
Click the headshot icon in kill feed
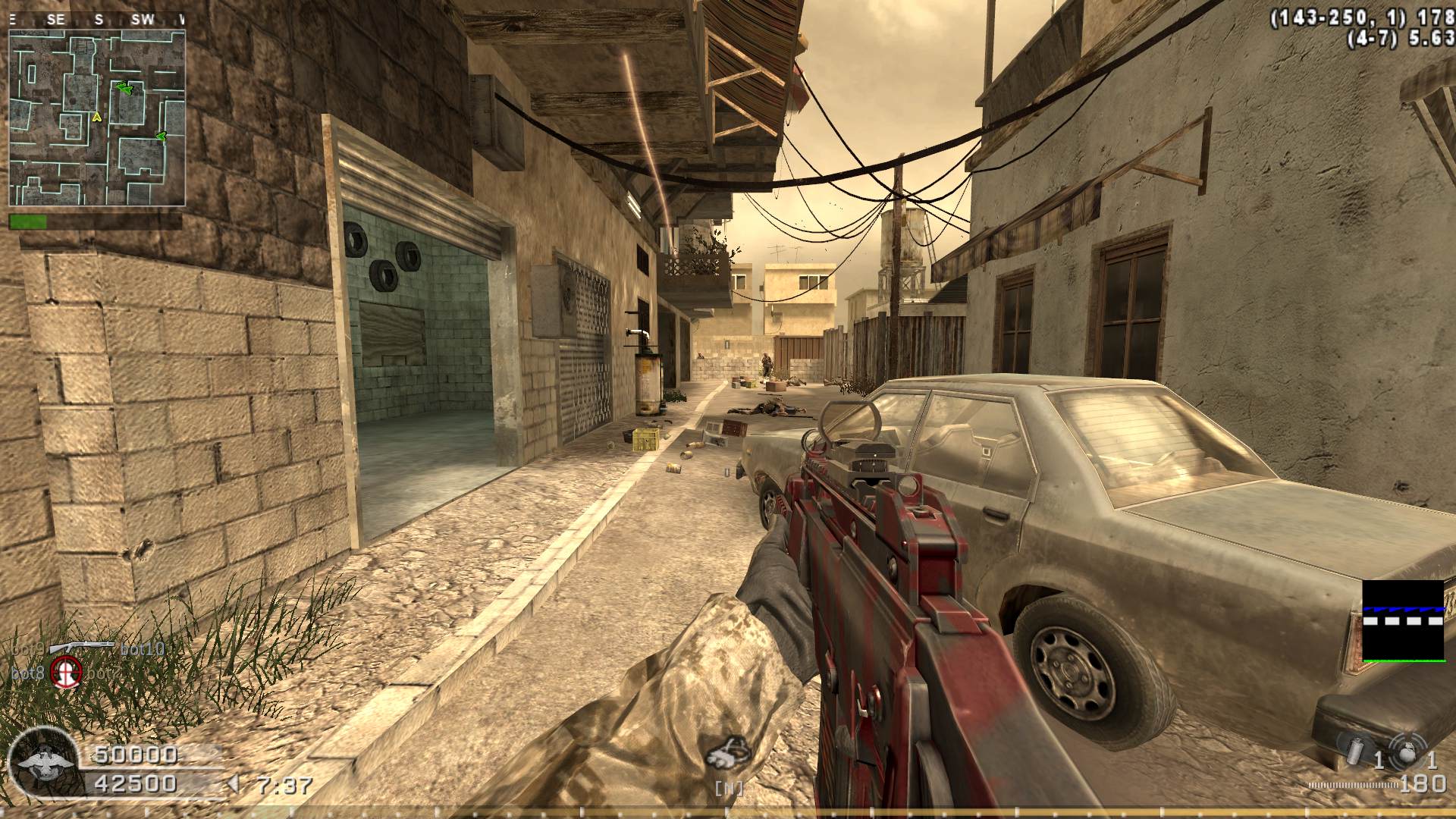(x=67, y=672)
